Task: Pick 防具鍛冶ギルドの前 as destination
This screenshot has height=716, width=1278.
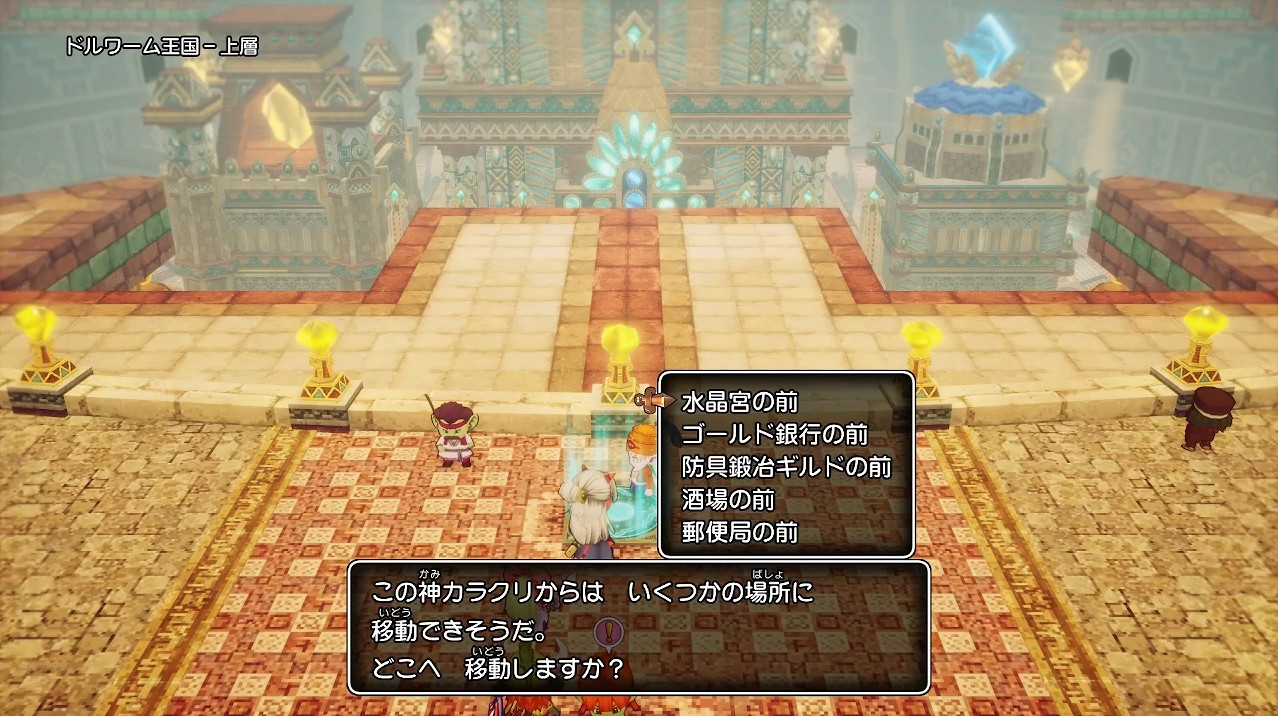Action: point(785,467)
